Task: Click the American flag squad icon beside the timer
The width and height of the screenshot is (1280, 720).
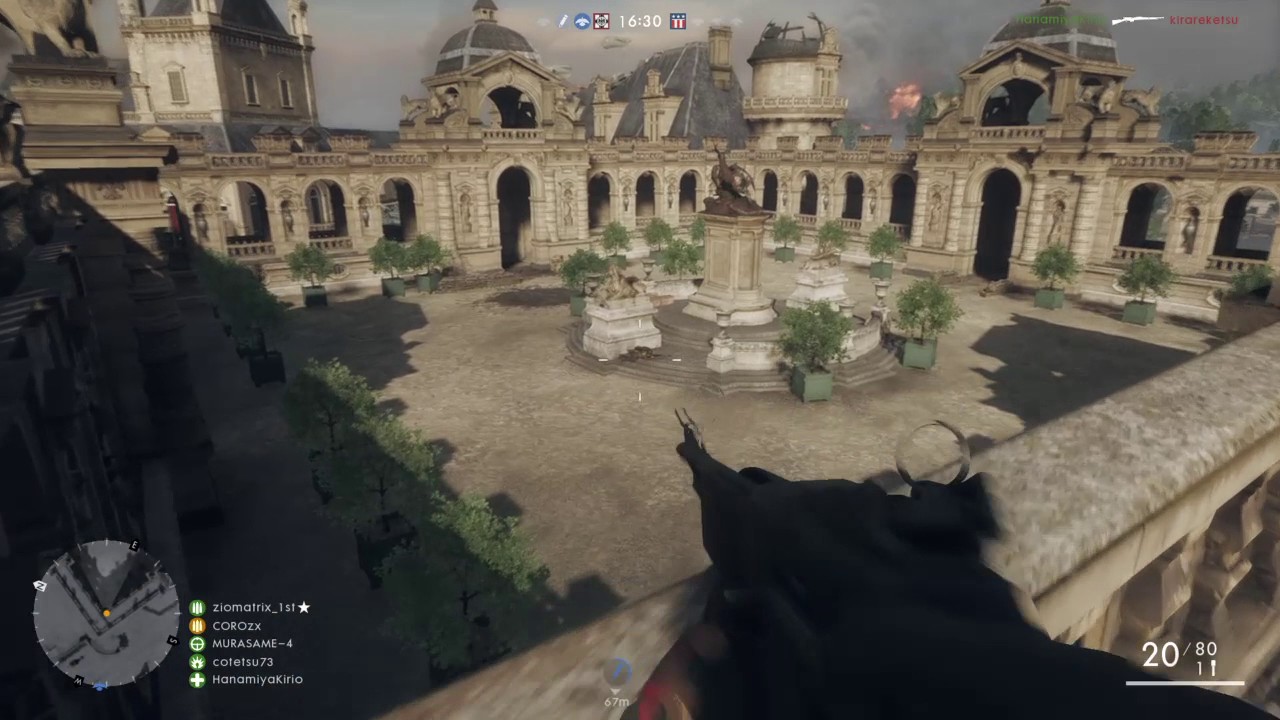Action: click(x=677, y=21)
